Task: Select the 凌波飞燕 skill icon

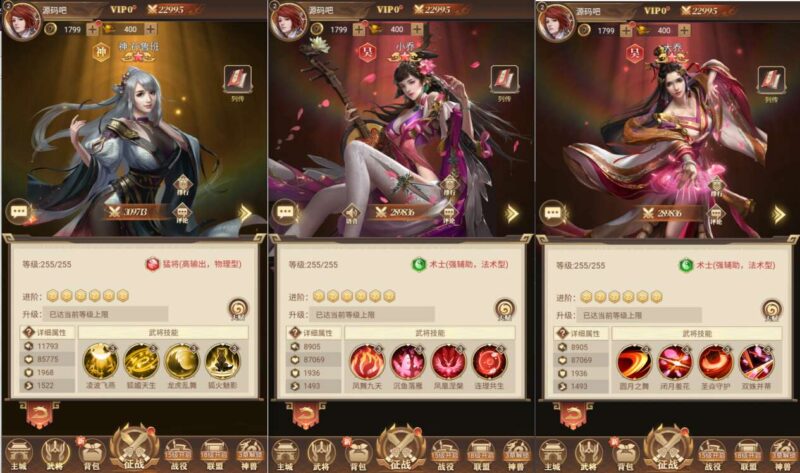Action: point(100,360)
